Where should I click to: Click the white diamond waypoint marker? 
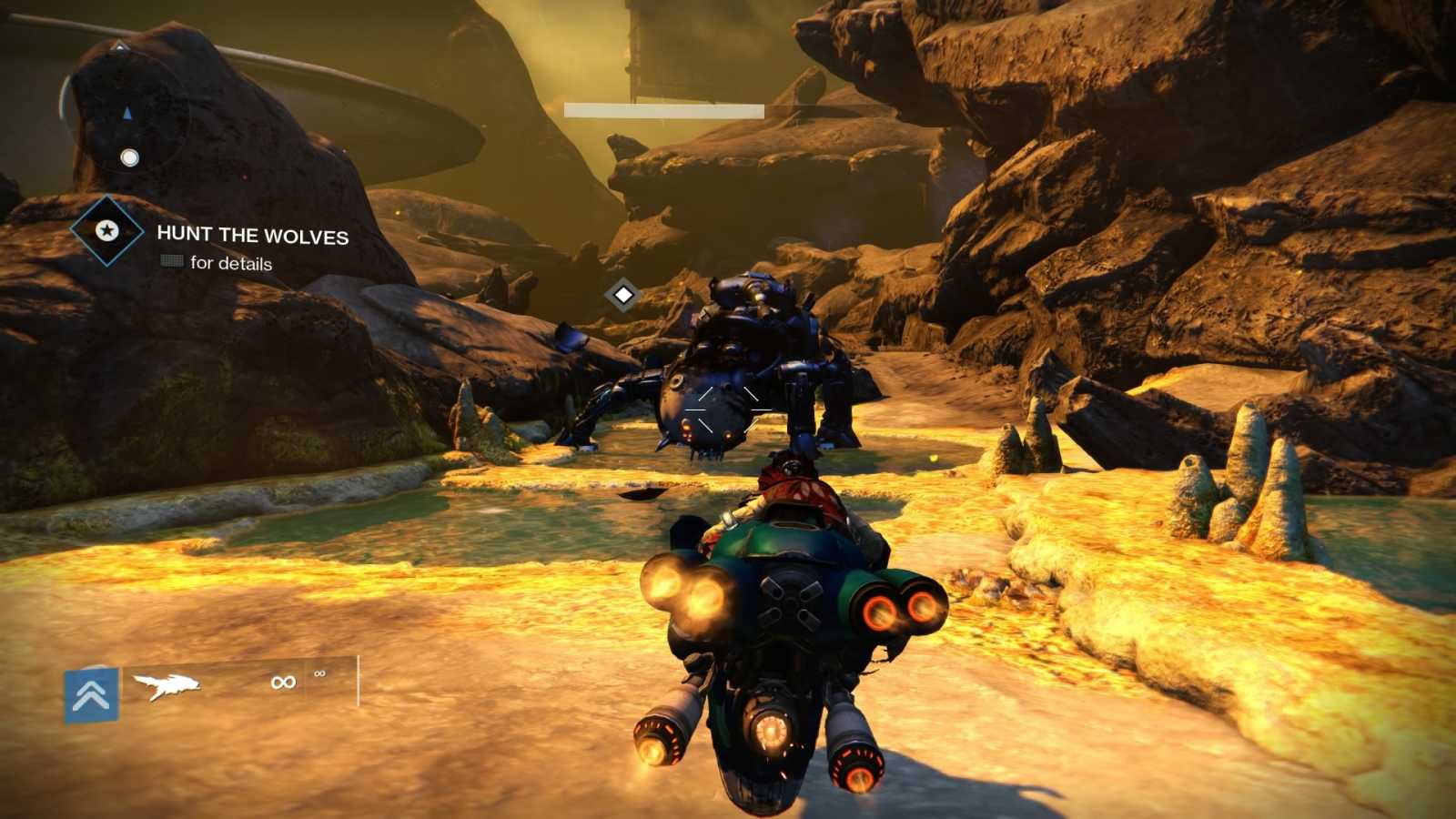coord(622,294)
